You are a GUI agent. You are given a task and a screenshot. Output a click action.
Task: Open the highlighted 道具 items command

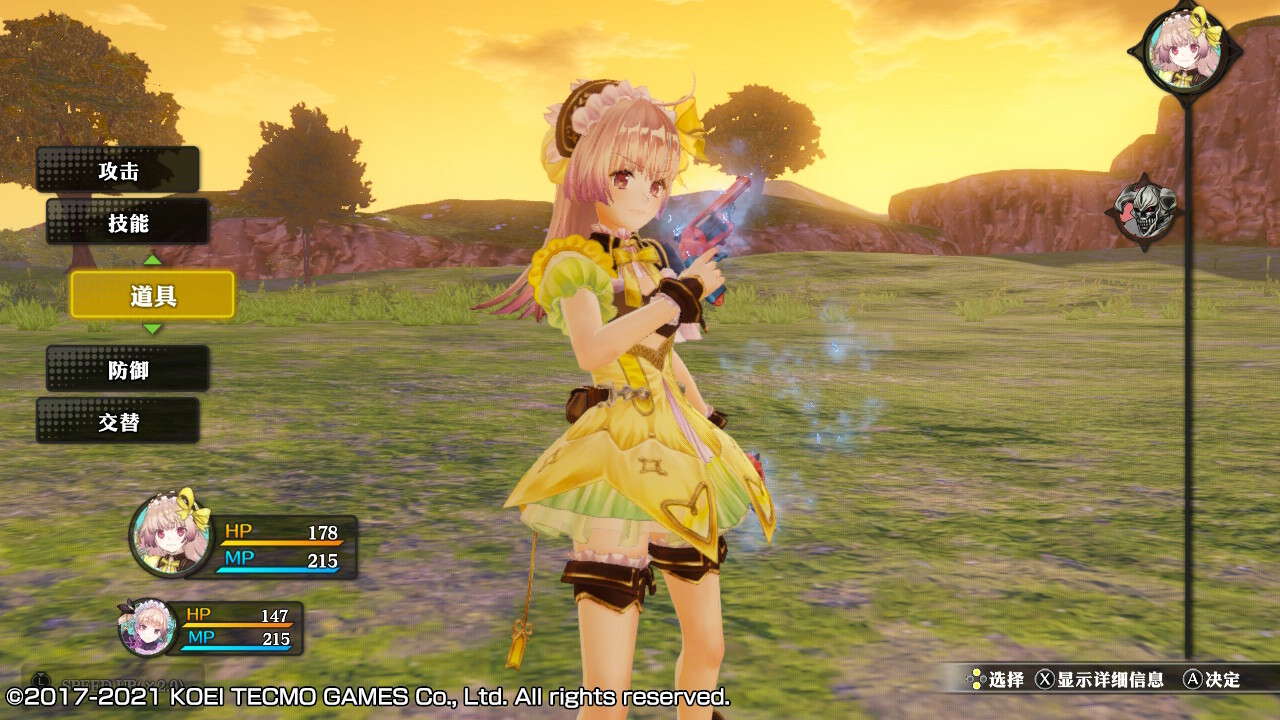(x=152, y=295)
